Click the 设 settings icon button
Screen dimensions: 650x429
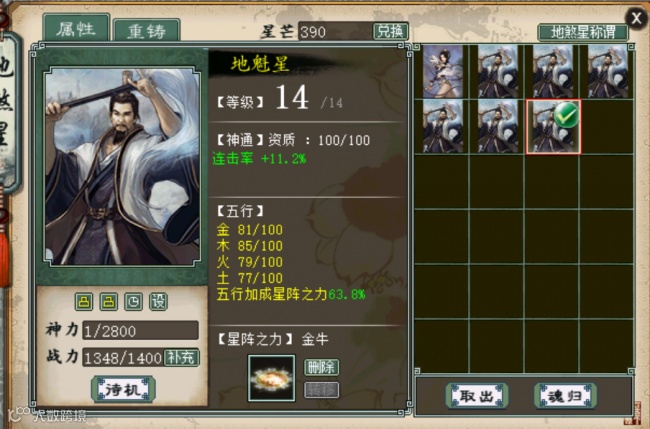(158, 301)
